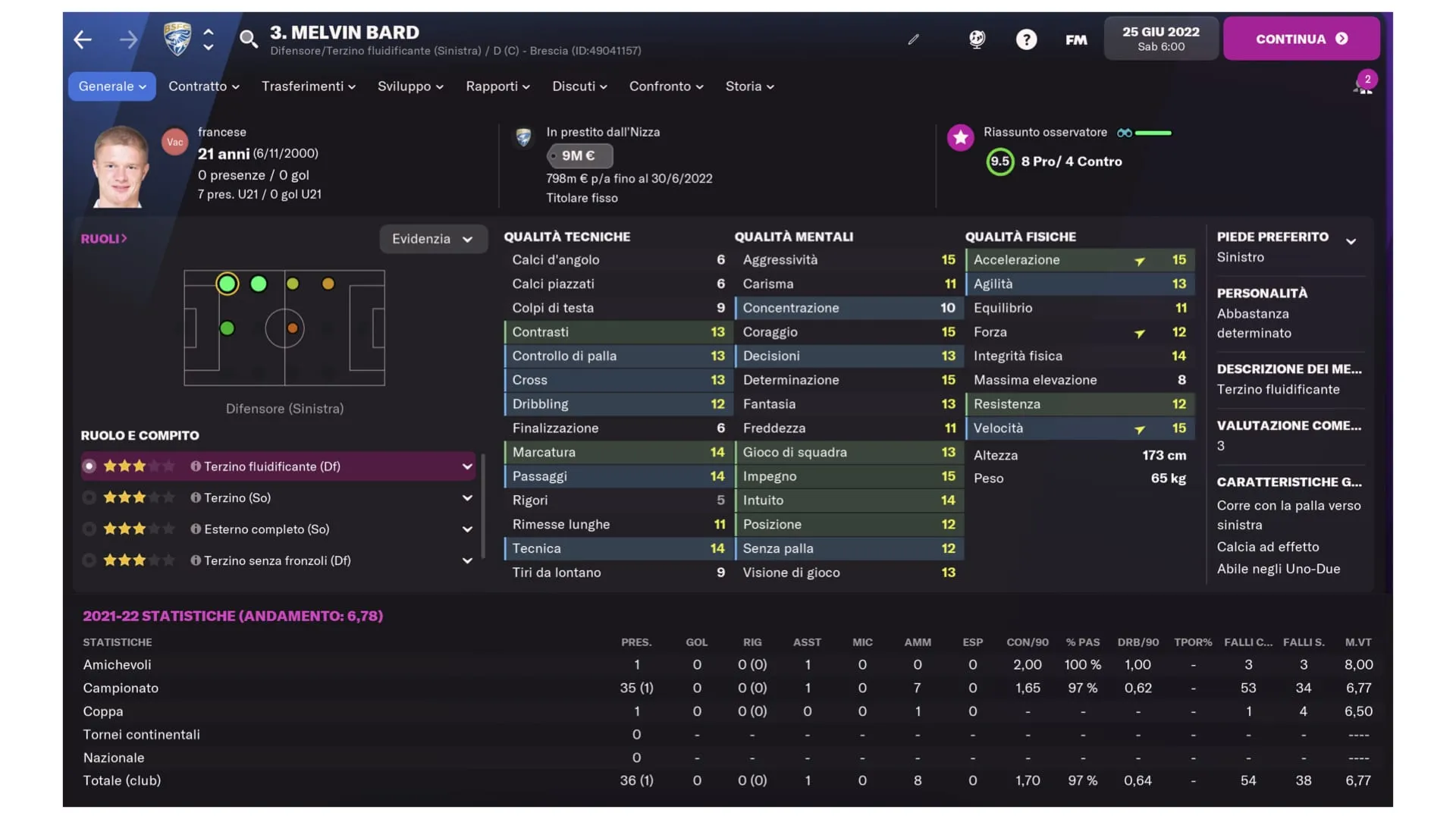Screen dimensions: 1456x819
Task: Switch to the Contratto tab
Action: pos(202,86)
